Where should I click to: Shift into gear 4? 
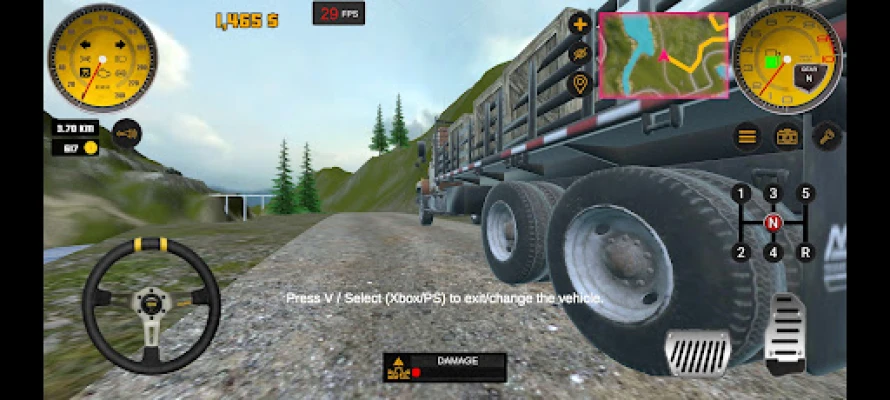[772, 252]
